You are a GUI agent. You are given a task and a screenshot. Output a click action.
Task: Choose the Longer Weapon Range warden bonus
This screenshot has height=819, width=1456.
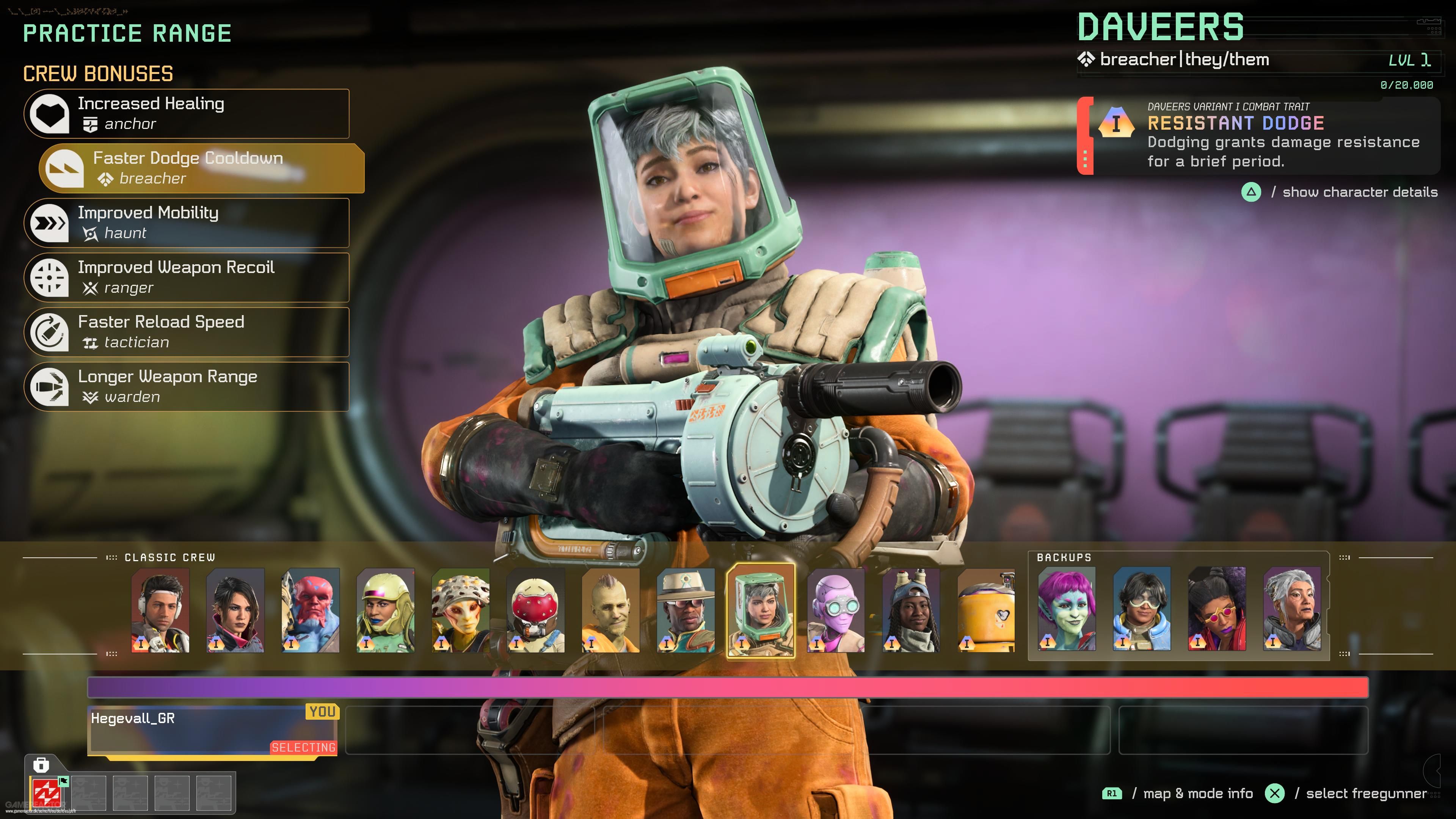(187, 387)
